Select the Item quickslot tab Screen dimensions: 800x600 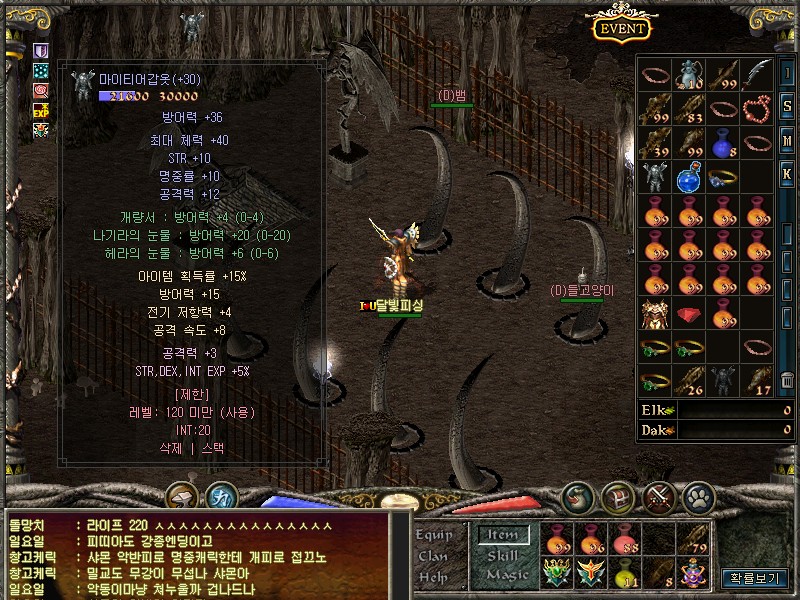click(502, 535)
